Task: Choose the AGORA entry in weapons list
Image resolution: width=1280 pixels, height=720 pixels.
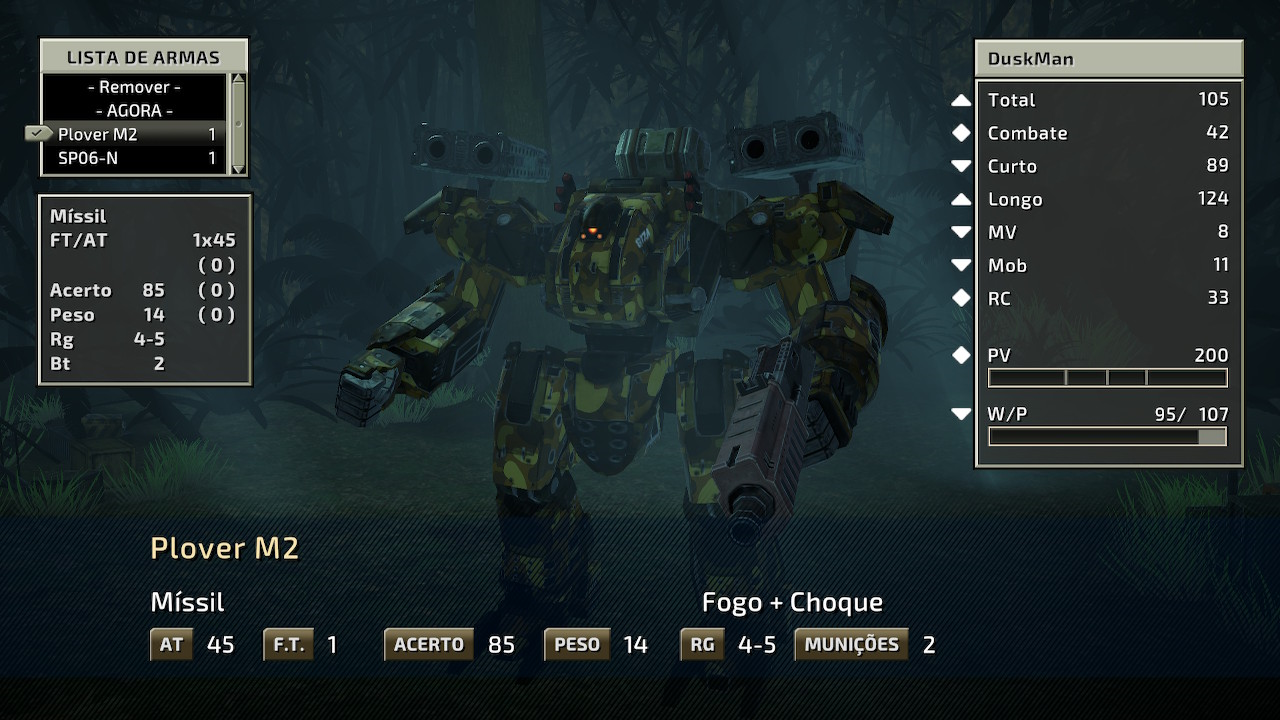Action: (134, 111)
